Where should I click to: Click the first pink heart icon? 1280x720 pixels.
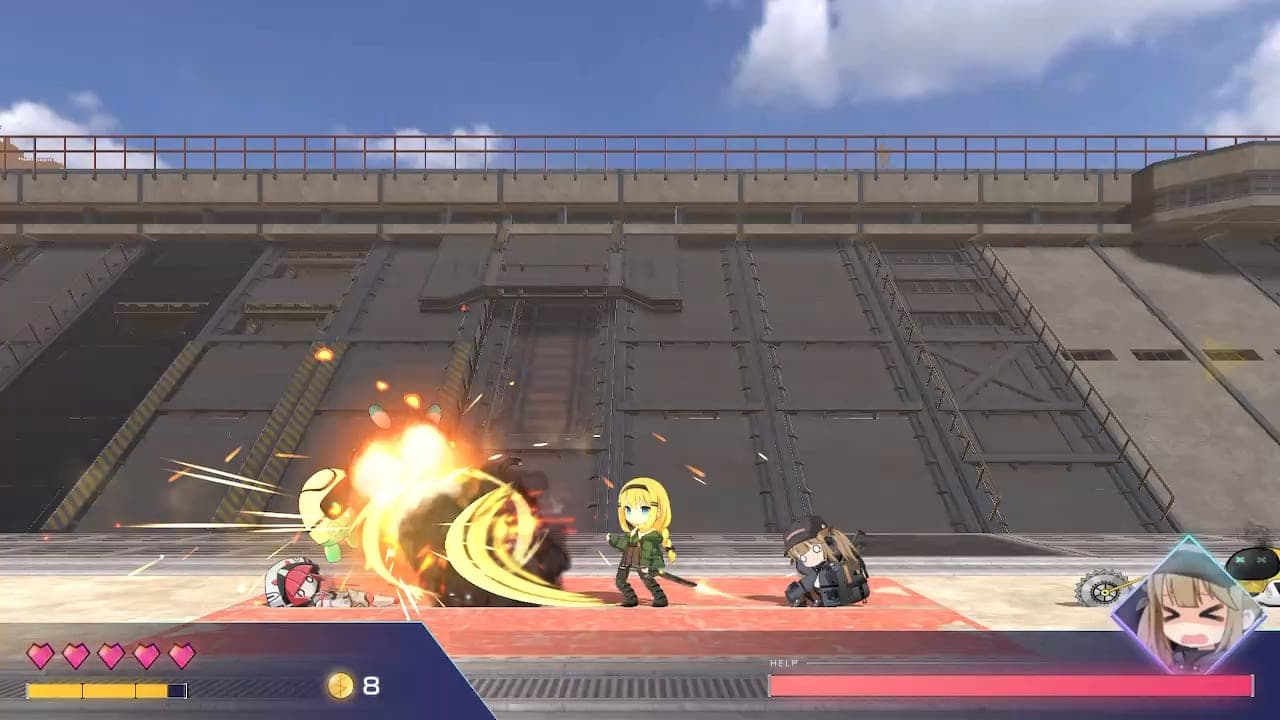click(40, 656)
